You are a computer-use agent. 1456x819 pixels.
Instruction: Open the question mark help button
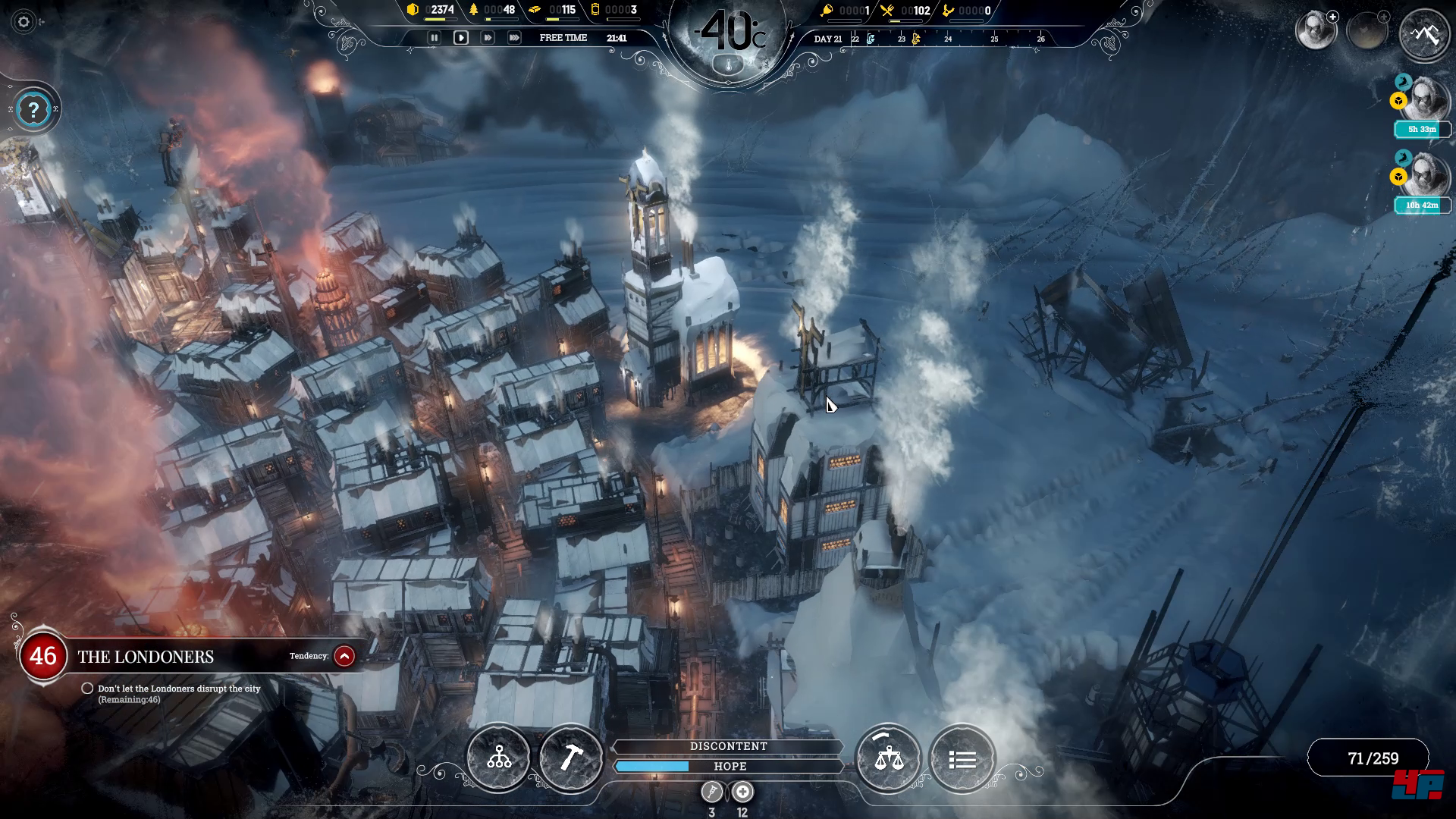coord(33,111)
